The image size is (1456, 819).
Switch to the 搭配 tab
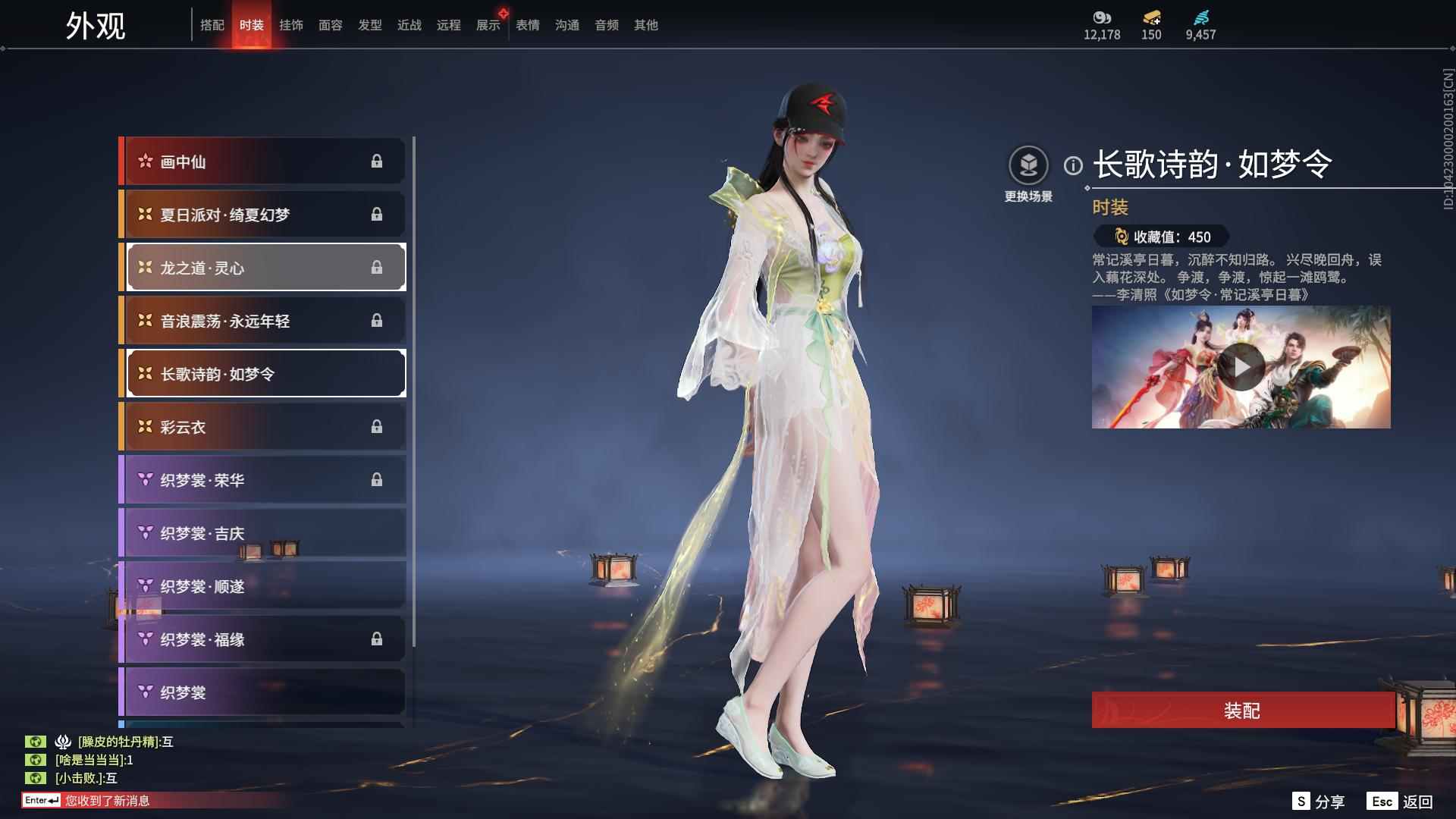point(213,24)
